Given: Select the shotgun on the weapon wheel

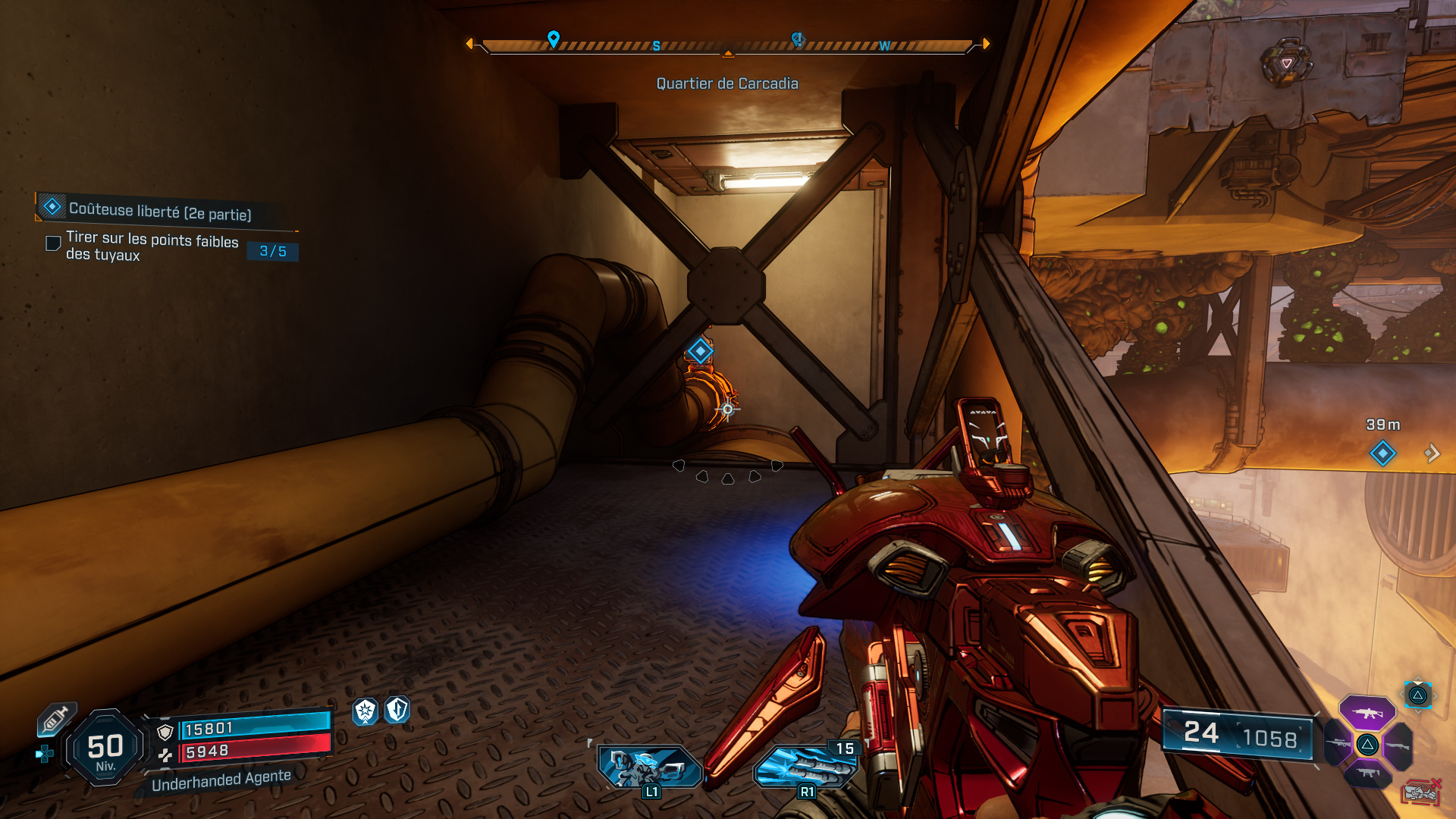Looking at the screenshot, I should 1398,746.
